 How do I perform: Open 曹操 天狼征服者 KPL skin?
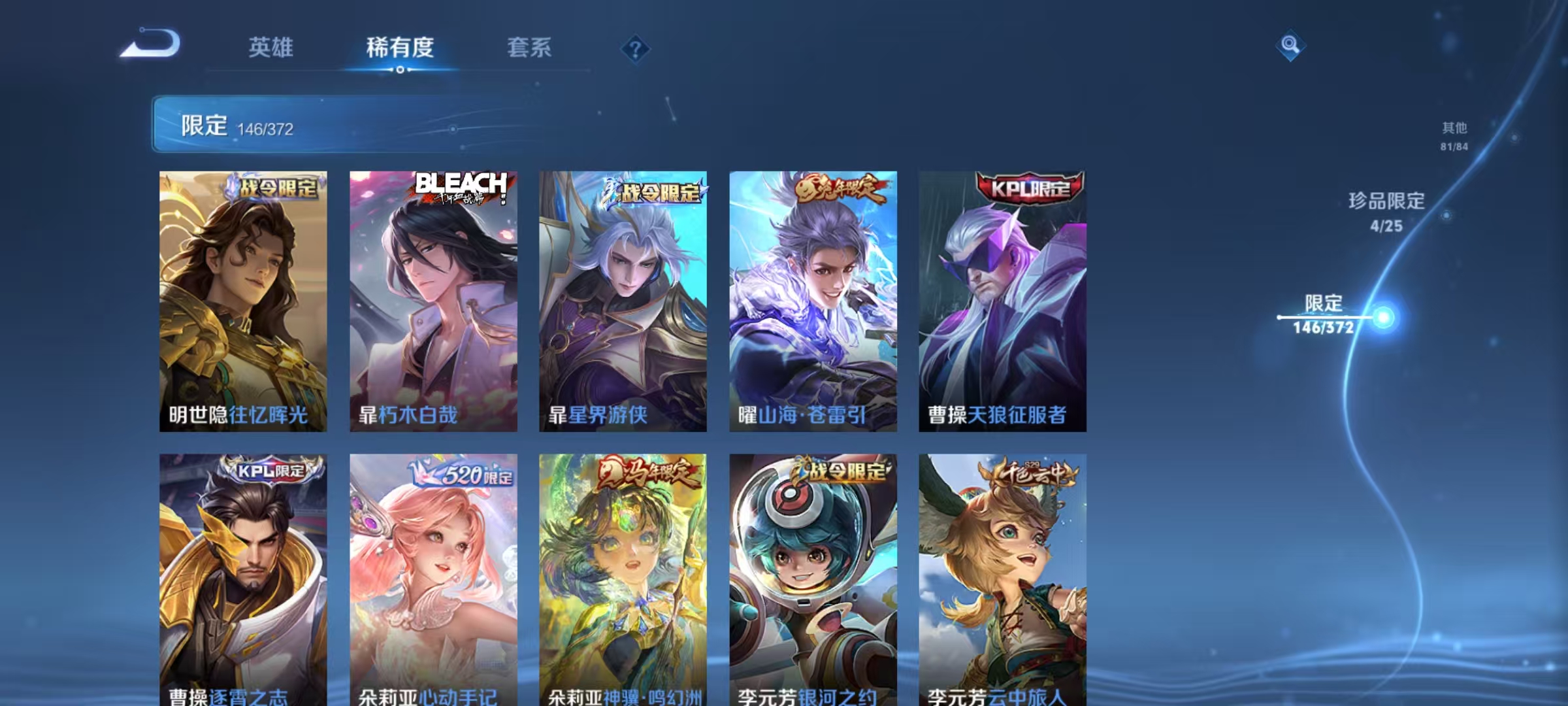[x=1003, y=301]
